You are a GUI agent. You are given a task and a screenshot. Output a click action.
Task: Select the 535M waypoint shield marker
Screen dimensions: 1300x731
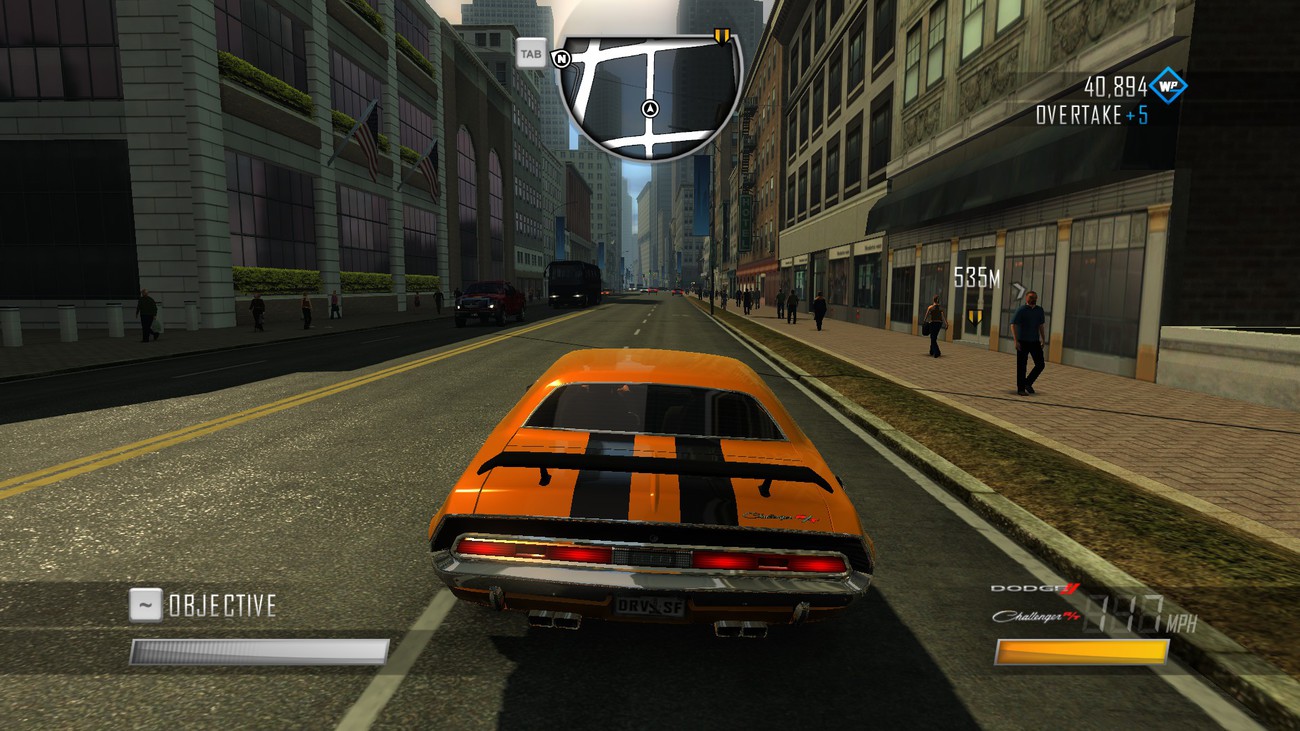(974, 318)
